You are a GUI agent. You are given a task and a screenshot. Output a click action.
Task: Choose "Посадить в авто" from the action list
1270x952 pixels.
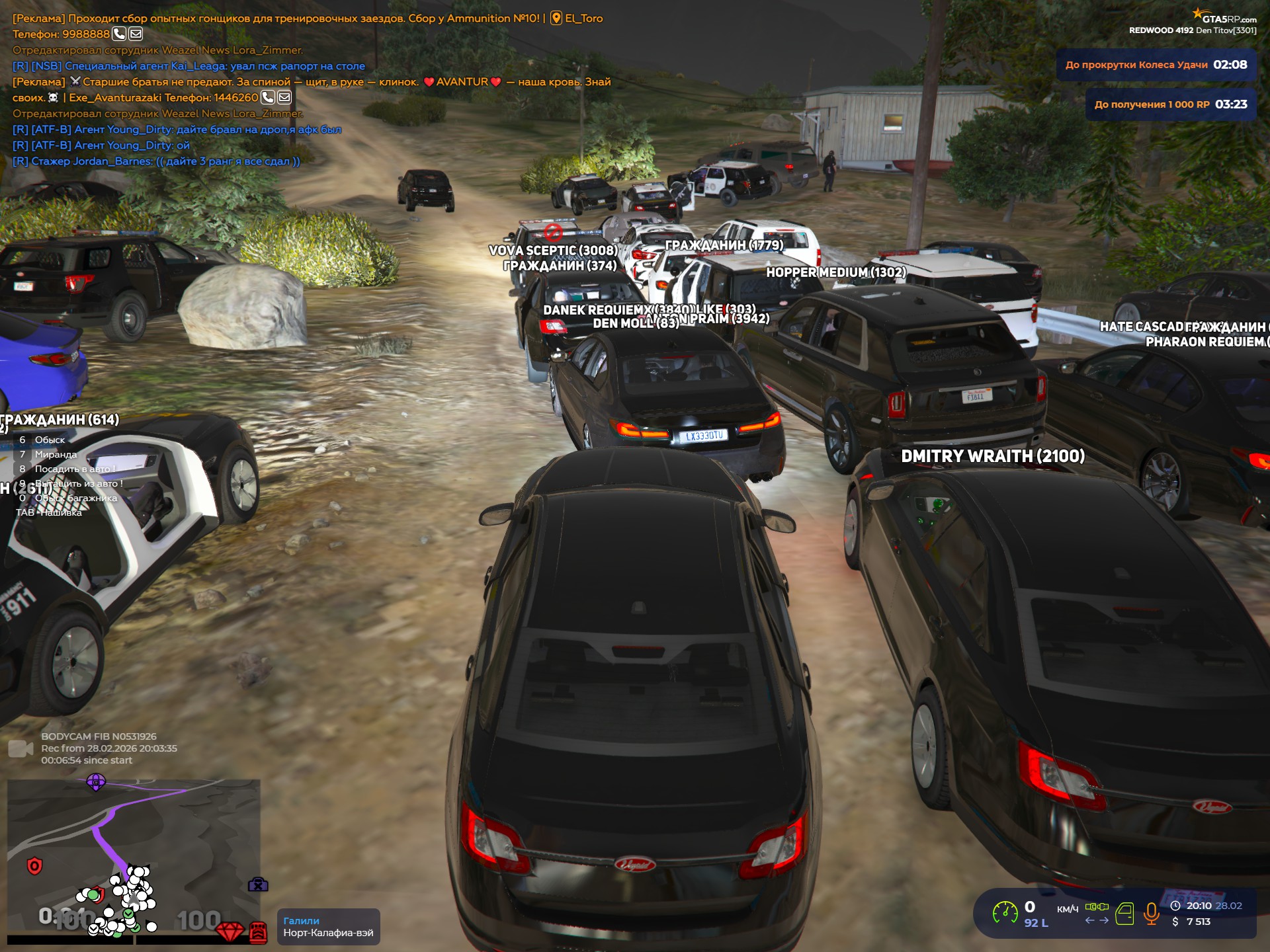click(74, 469)
